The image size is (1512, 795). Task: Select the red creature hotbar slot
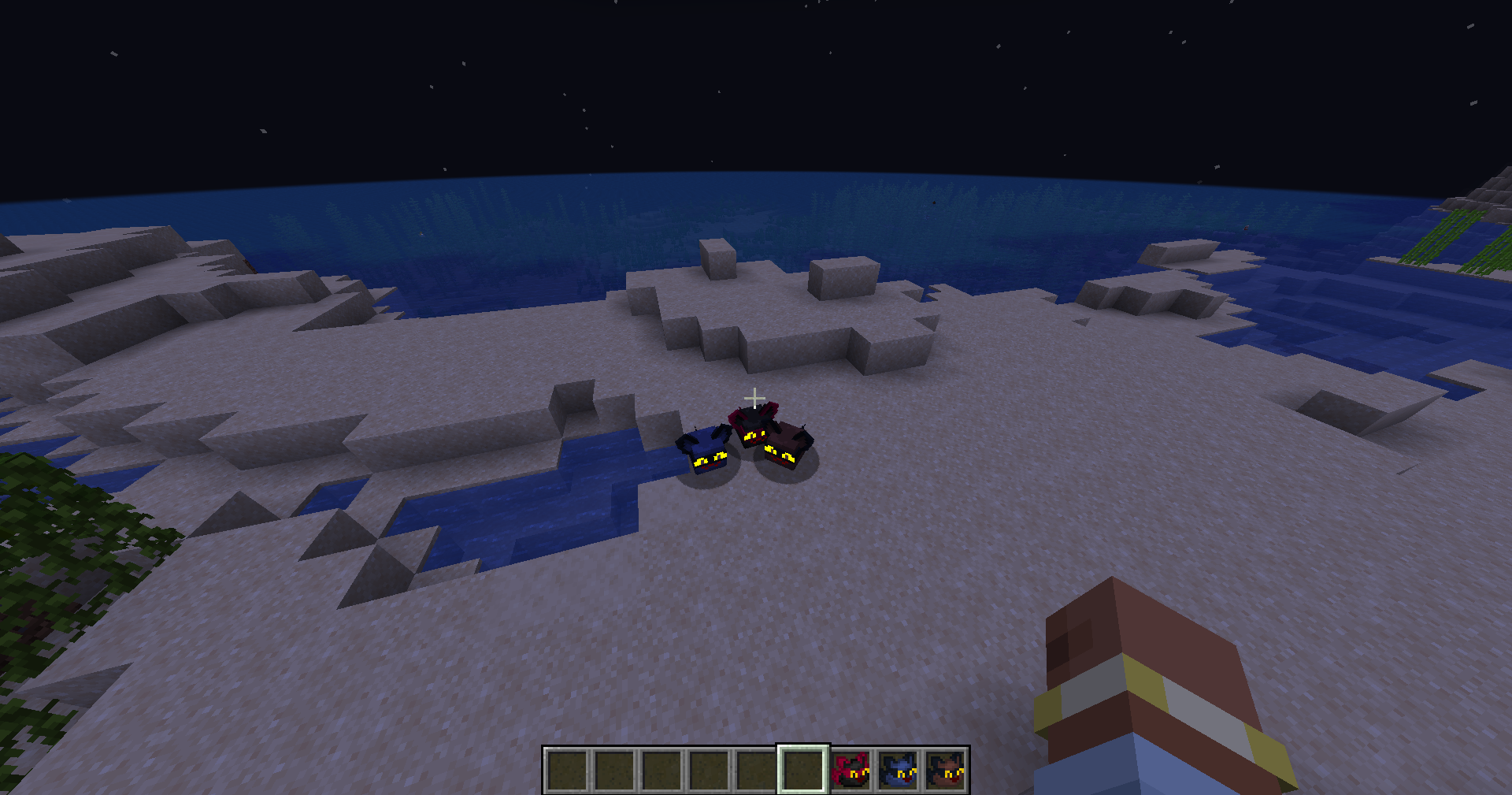pyautogui.click(x=850, y=770)
